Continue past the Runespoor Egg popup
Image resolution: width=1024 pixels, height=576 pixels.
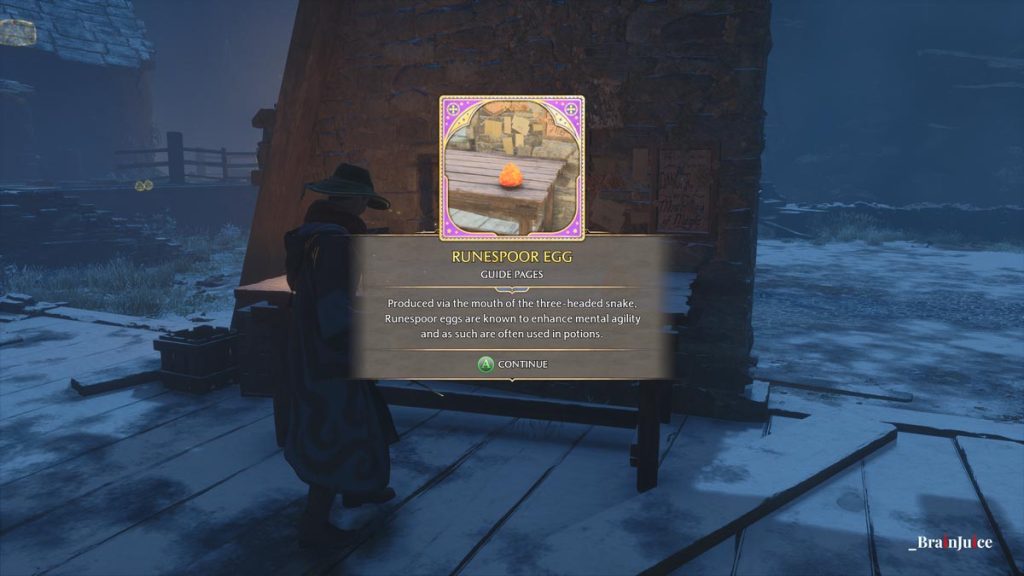(512, 364)
